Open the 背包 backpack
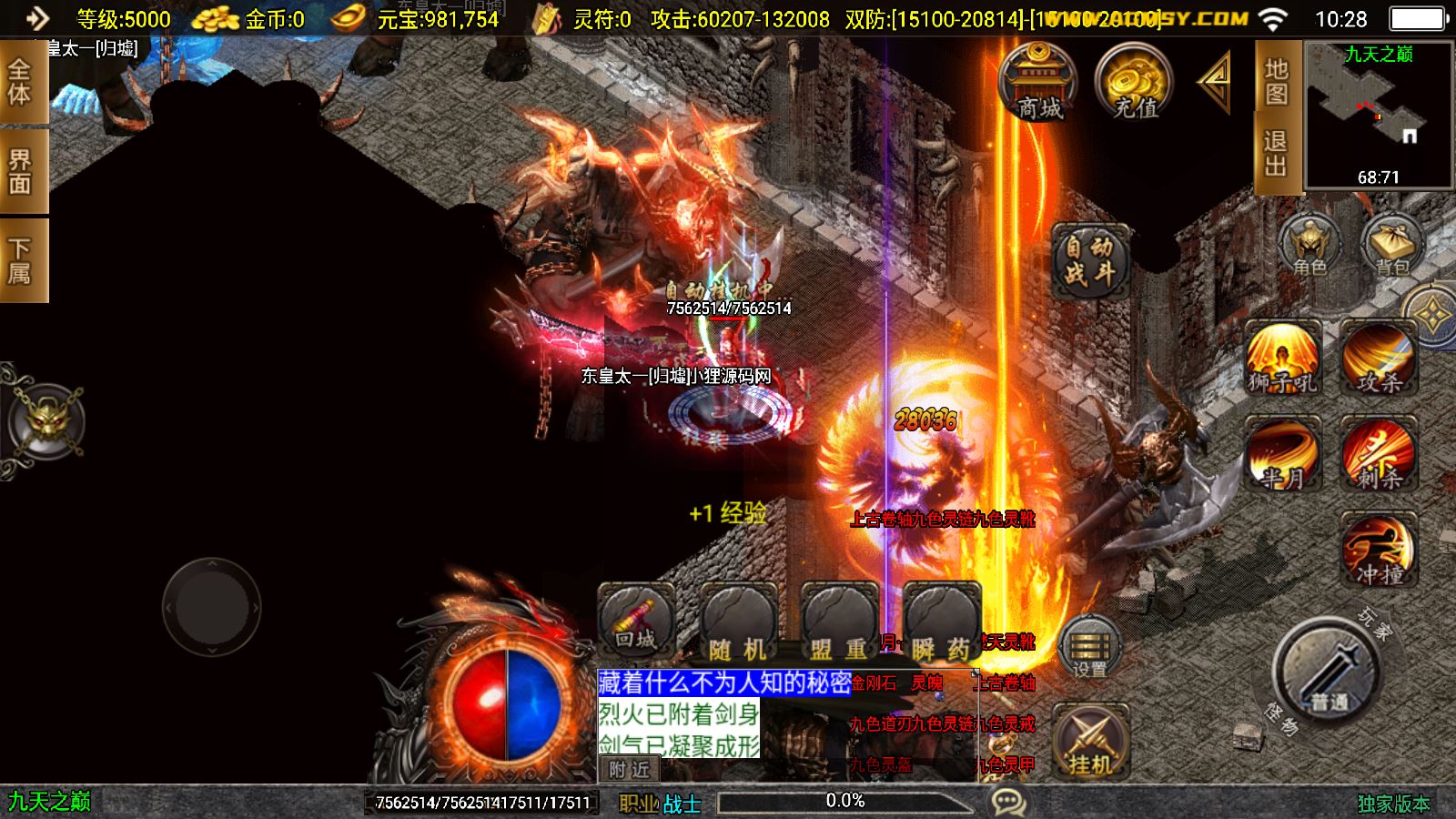The width and height of the screenshot is (1456, 819). (1391, 246)
